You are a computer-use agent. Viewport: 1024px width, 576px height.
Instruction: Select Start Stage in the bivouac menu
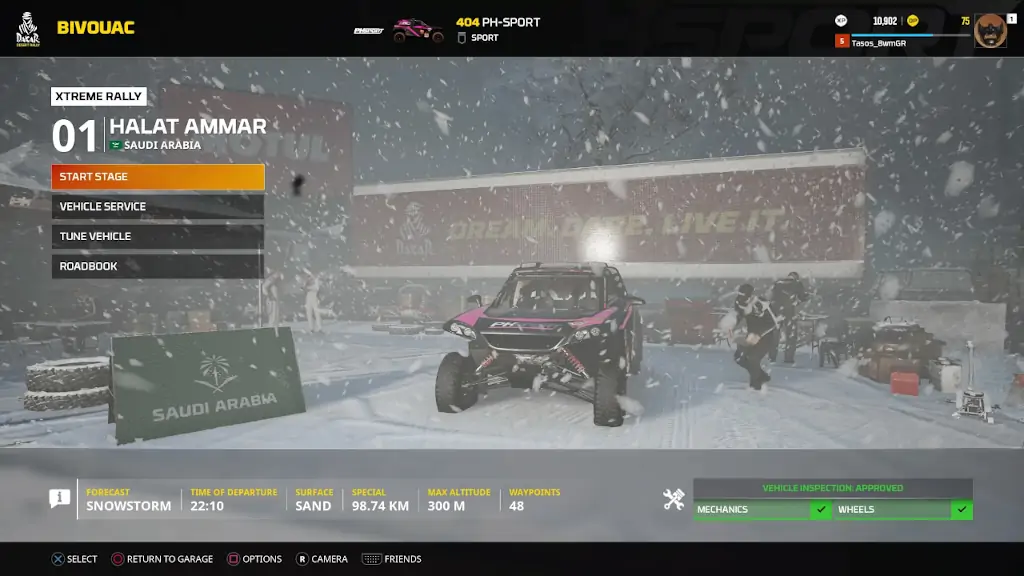point(158,177)
